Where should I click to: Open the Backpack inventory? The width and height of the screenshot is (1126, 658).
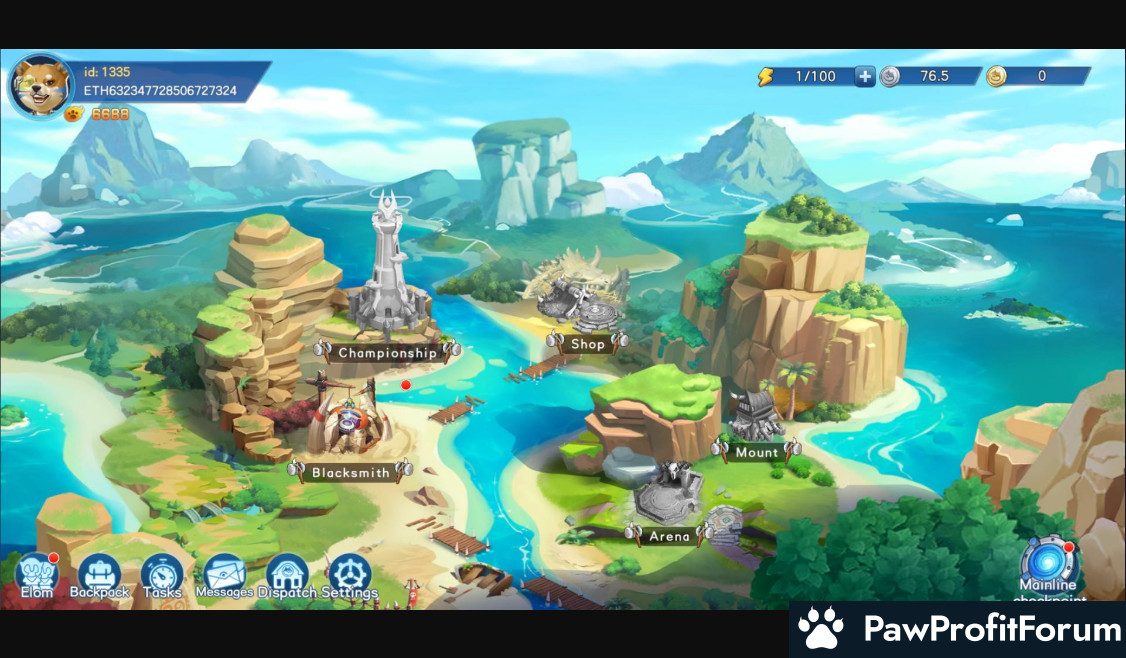(99, 575)
